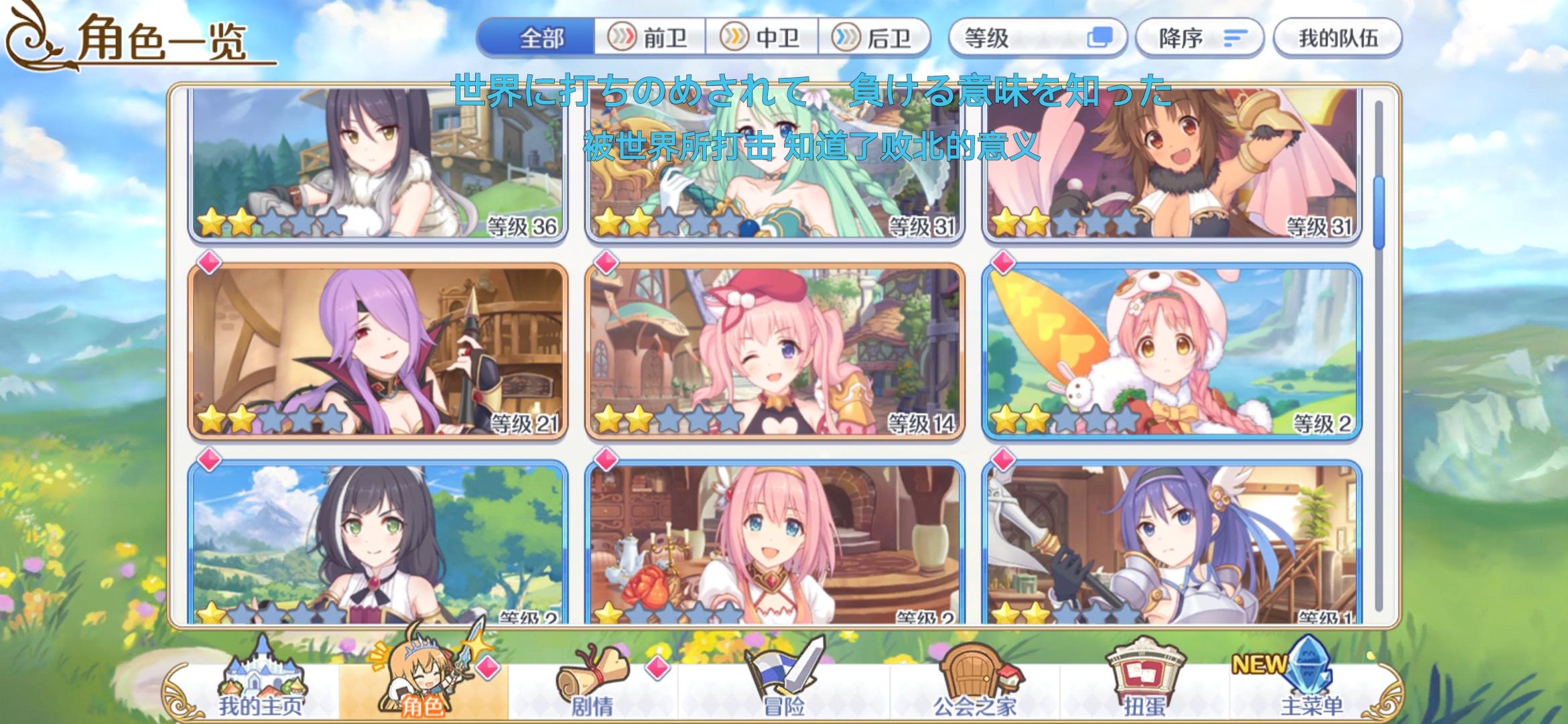Open sort direction selector beside 降序
The image size is (1568, 724).
[1237, 38]
